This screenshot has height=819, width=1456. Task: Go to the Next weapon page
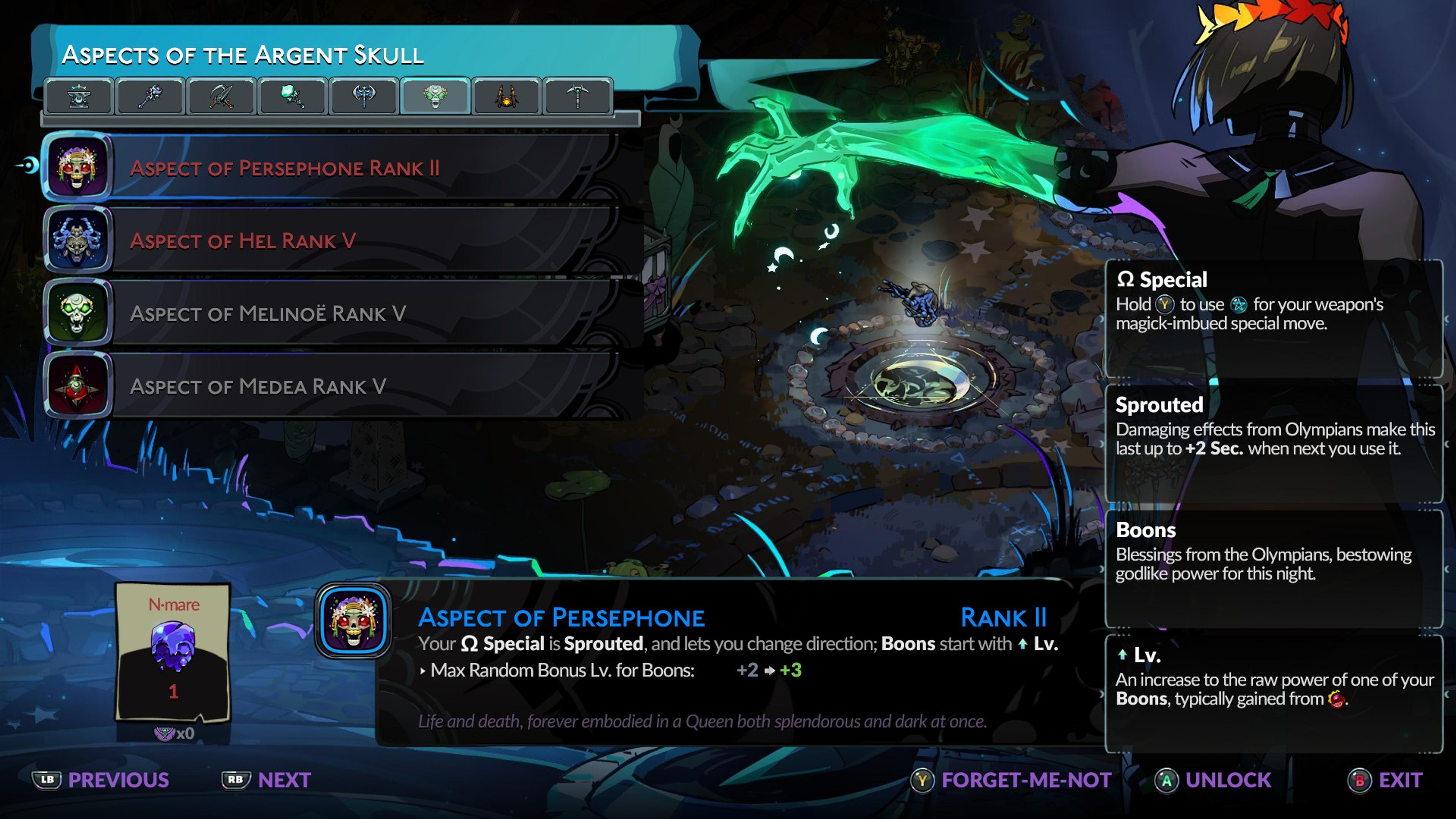[x=267, y=780]
